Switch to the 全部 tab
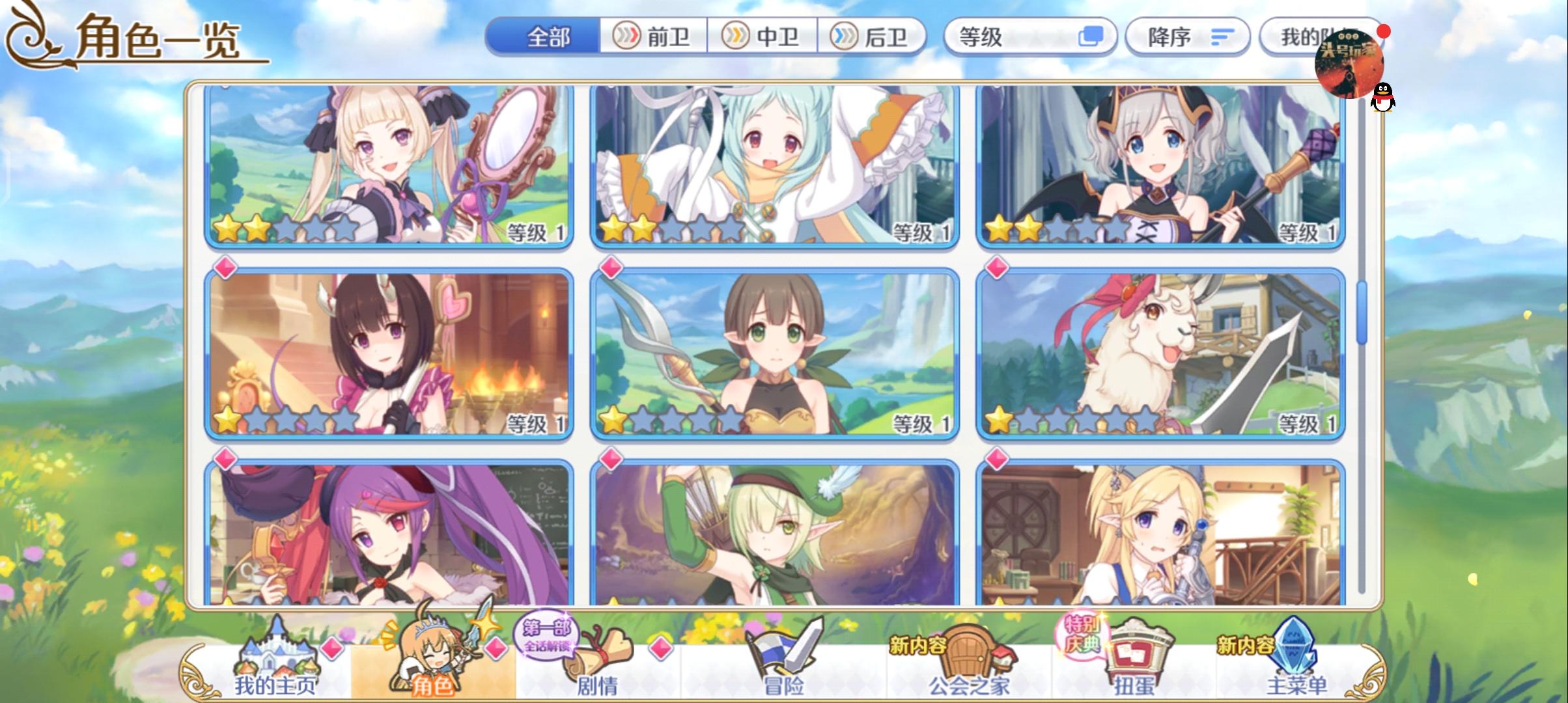Screen dimensions: 1568x703 pyautogui.click(x=550, y=37)
